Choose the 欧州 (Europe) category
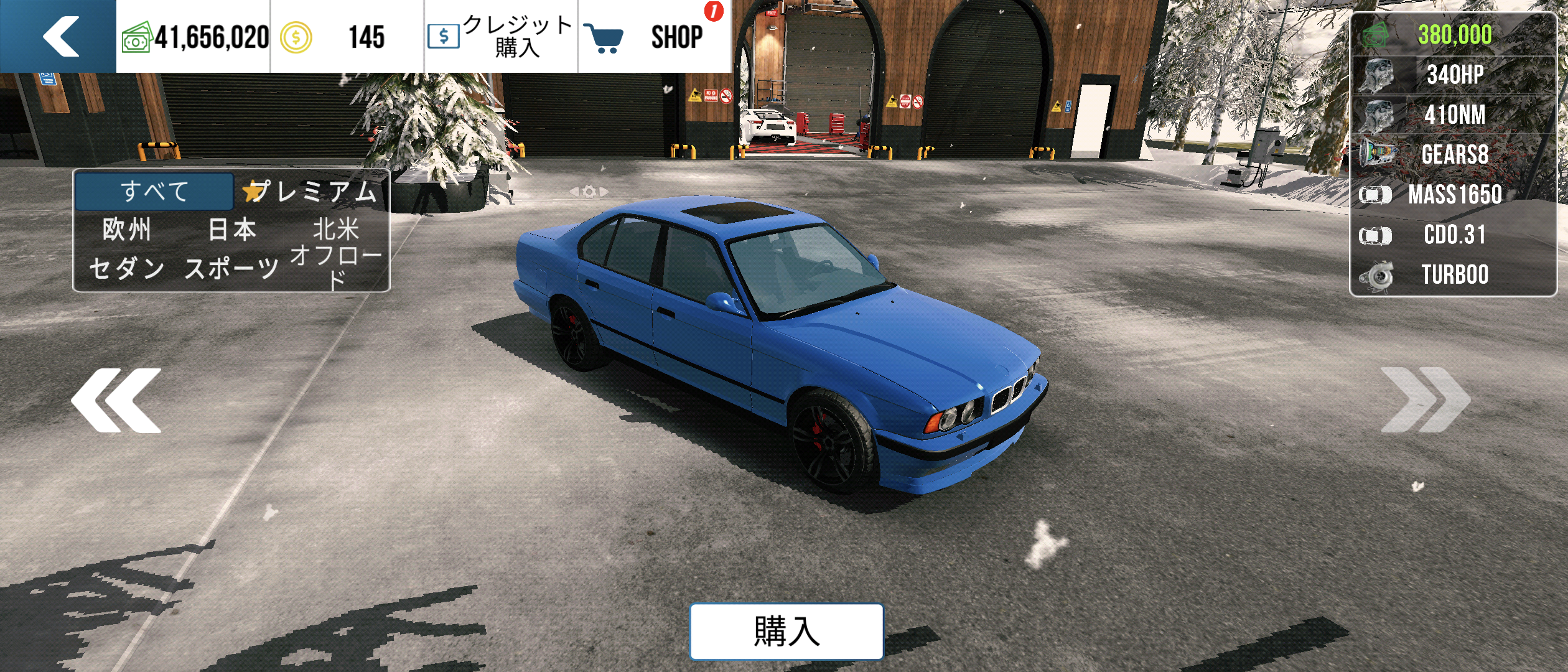Screen dimensions: 1568x672 (127, 230)
